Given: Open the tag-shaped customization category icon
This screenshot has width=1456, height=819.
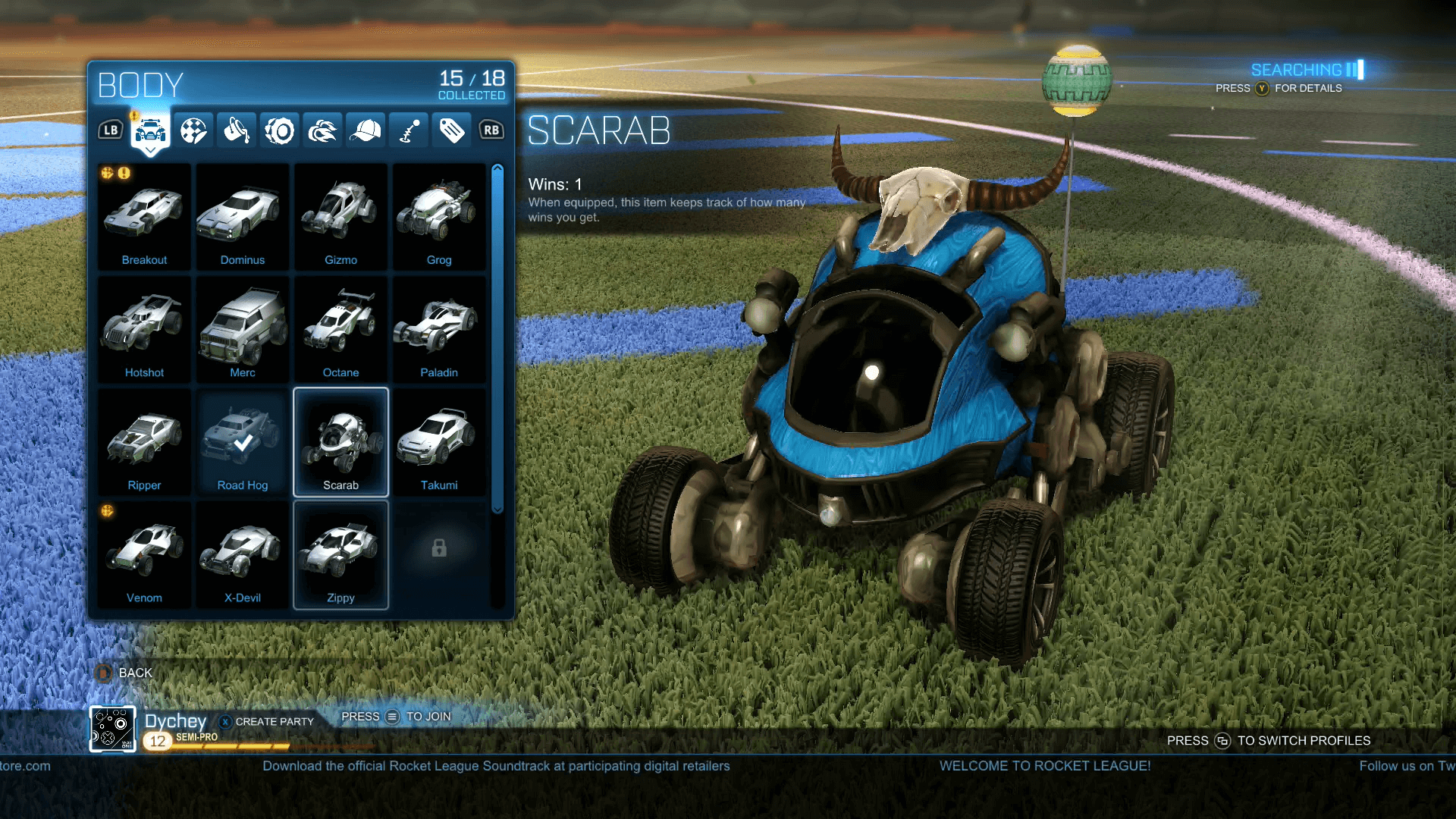Looking at the screenshot, I should click(451, 130).
